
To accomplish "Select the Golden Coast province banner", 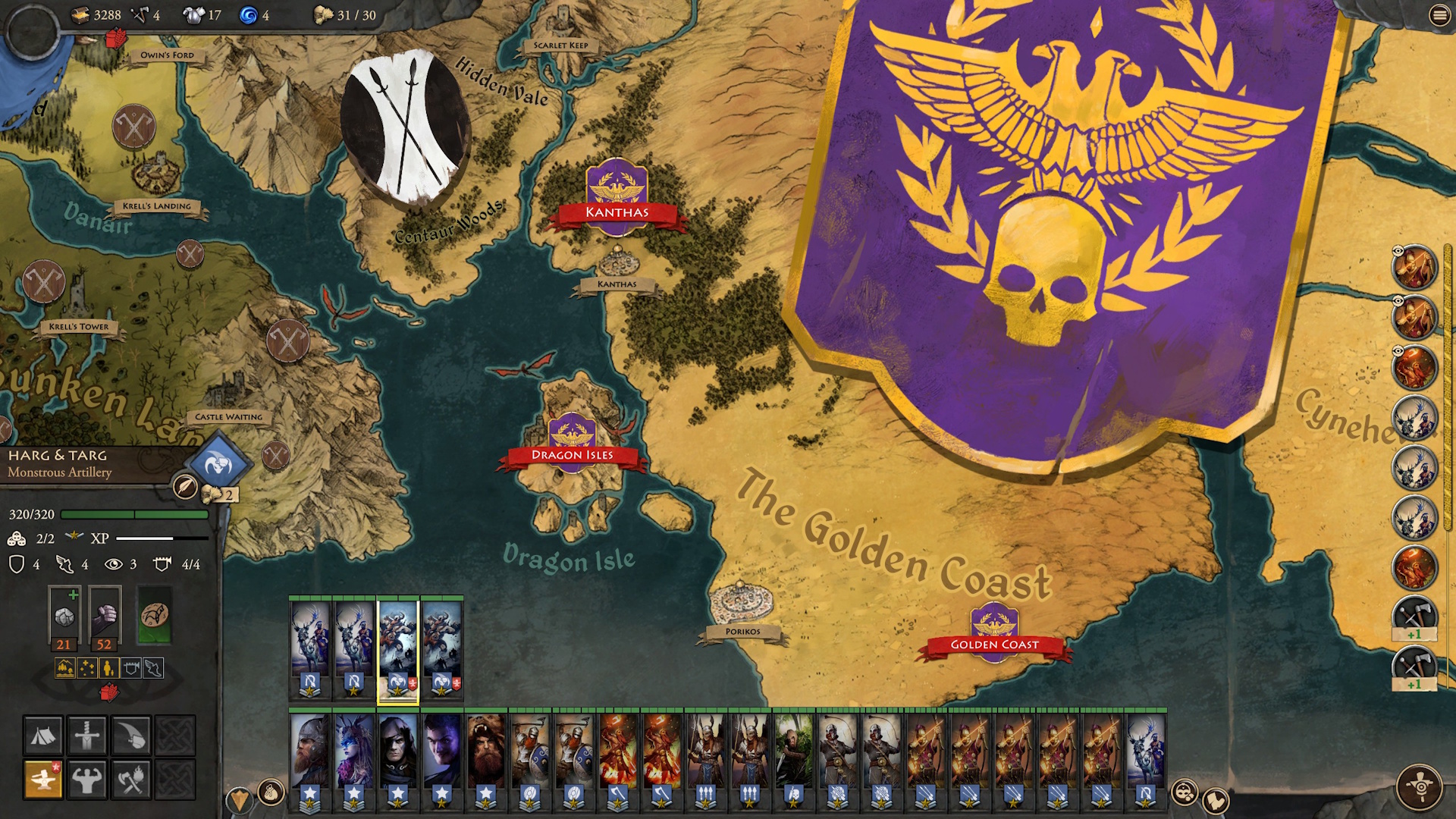I will pos(994,644).
